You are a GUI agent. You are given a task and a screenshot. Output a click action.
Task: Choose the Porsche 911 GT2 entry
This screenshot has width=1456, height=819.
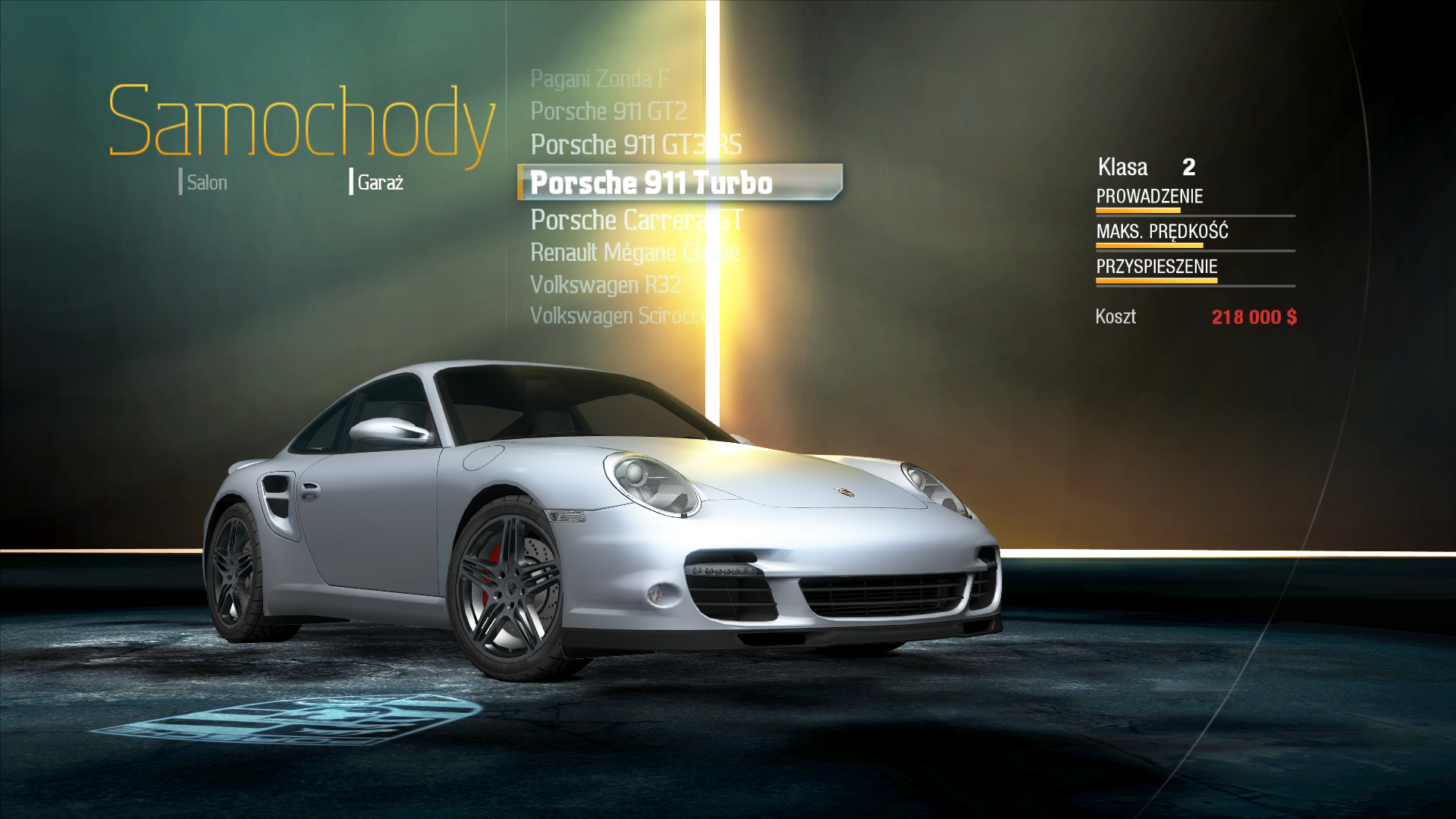608,111
